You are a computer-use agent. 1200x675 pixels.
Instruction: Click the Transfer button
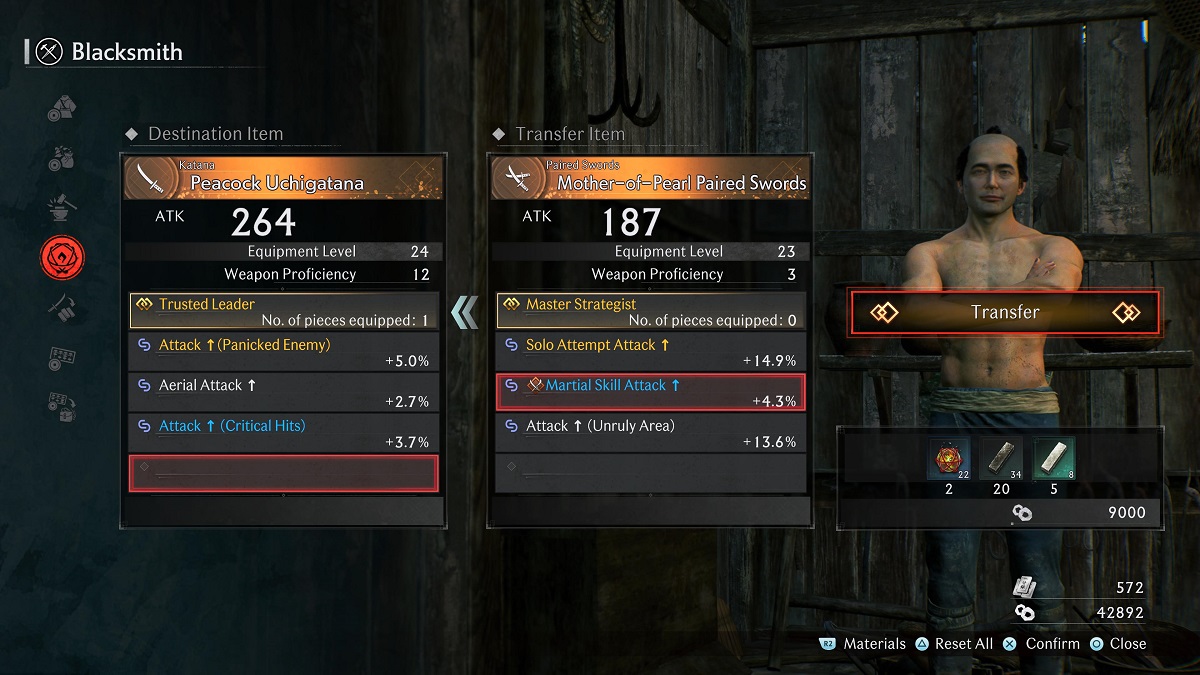coord(1004,312)
